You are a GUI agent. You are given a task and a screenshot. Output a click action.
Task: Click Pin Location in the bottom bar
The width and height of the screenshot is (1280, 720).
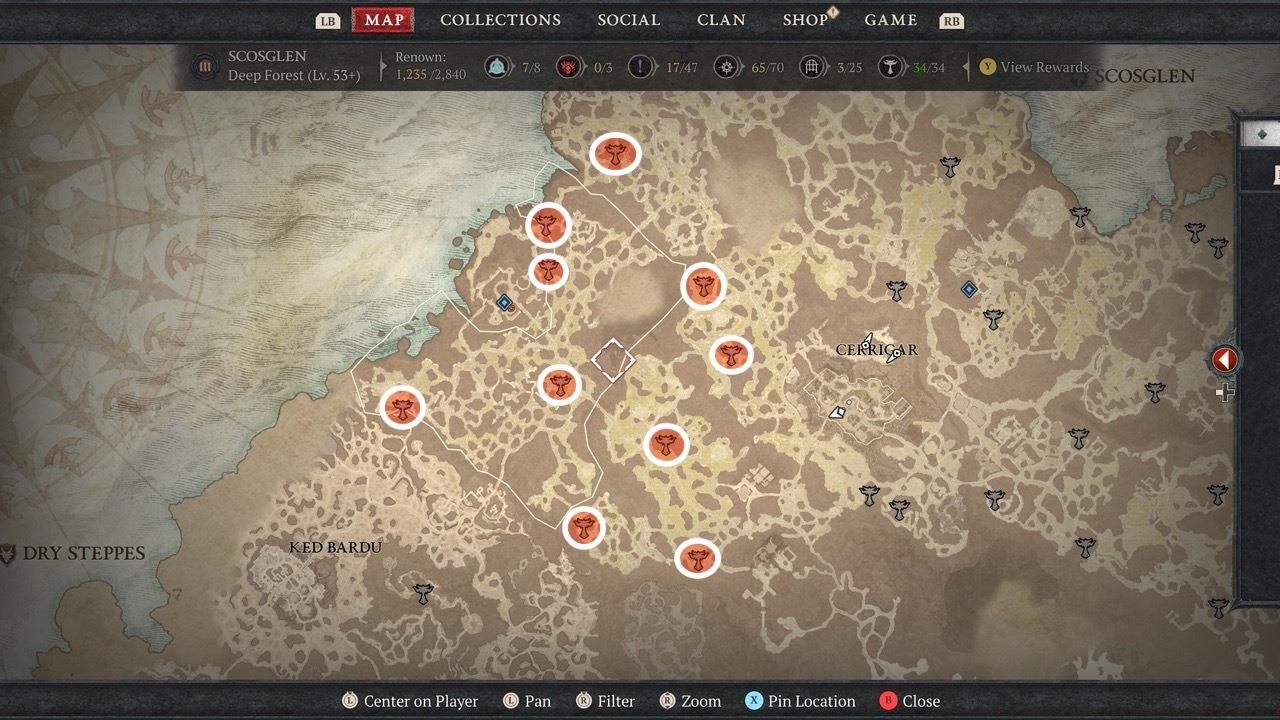(x=799, y=701)
